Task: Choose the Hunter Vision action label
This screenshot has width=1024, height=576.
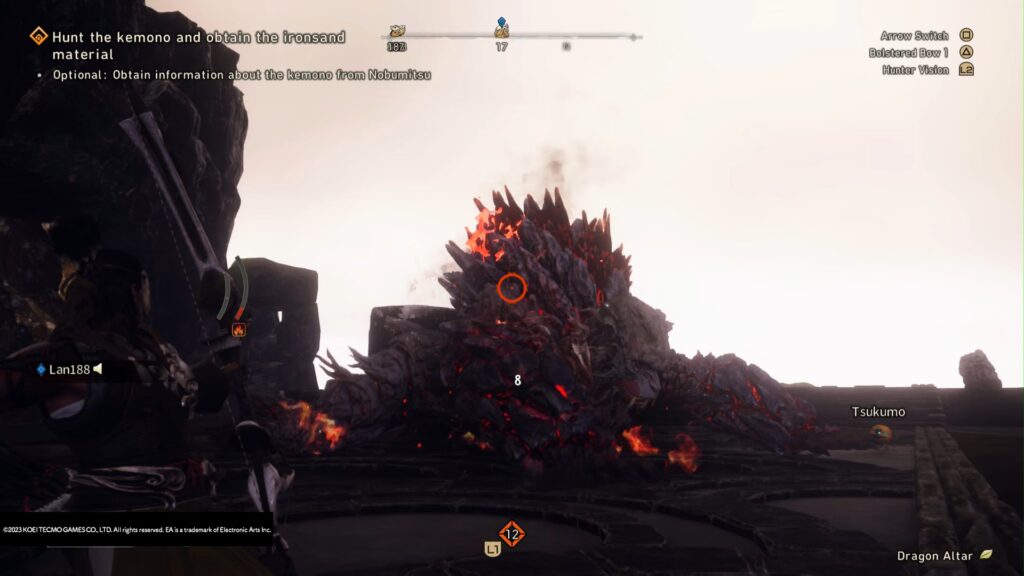Action: (915, 70)
